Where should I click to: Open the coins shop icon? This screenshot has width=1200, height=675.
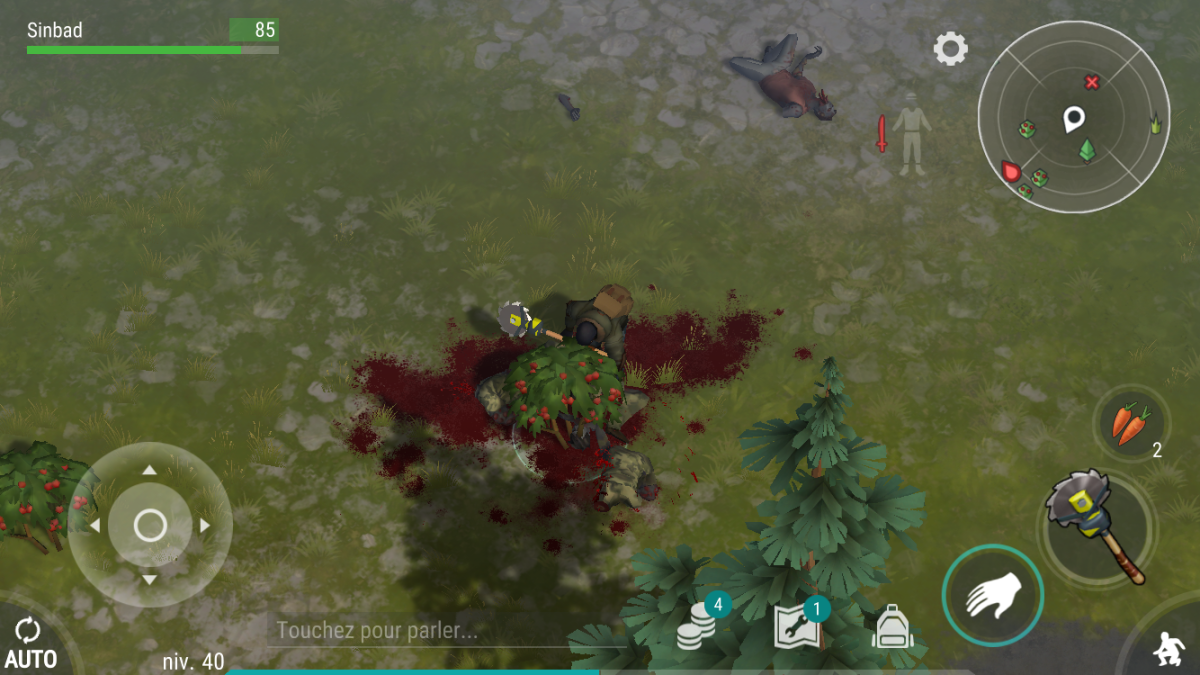pos(698,626)
